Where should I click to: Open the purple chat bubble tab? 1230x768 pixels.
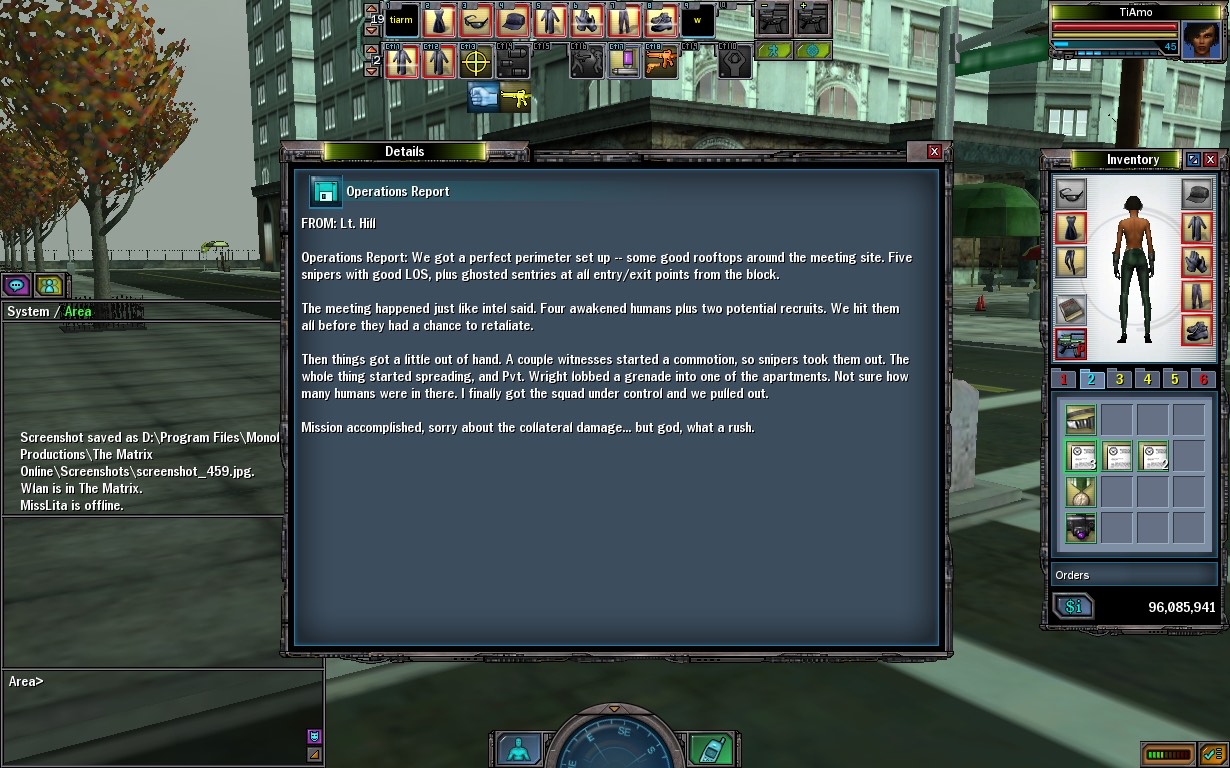click(16, 285)
